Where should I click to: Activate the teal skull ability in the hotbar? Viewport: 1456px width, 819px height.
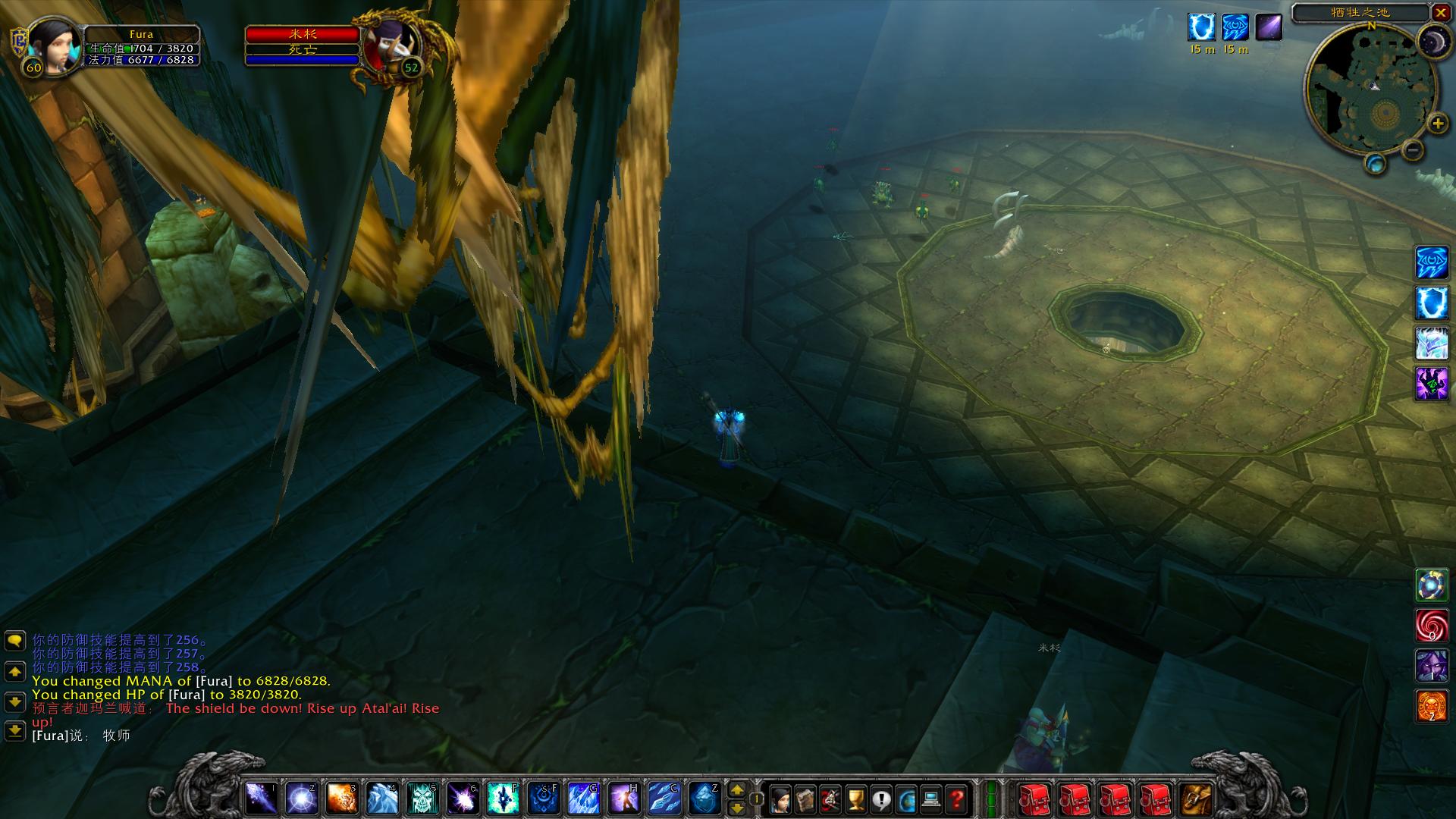click(423, 799)
